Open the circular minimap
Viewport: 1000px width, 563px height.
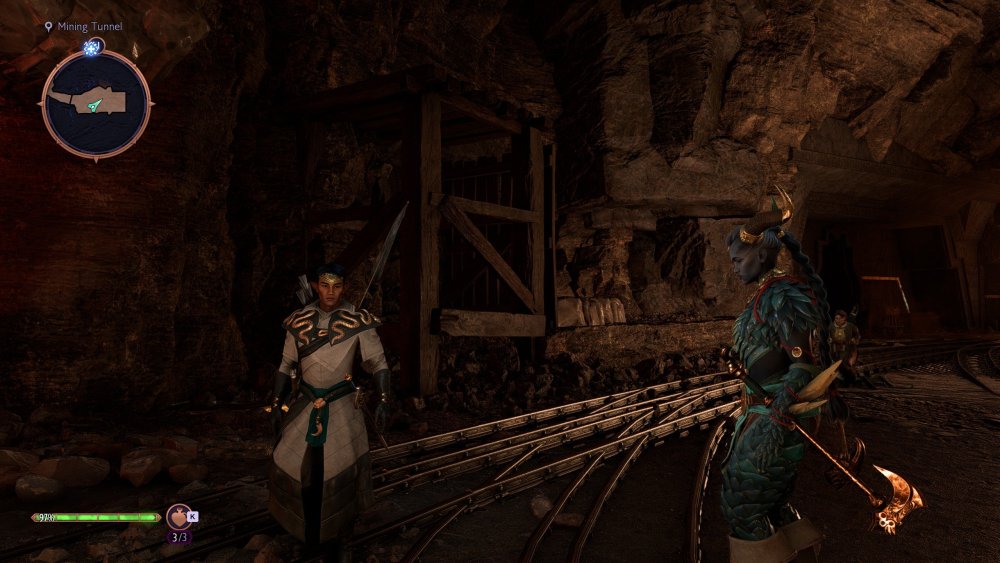point(96,104)
